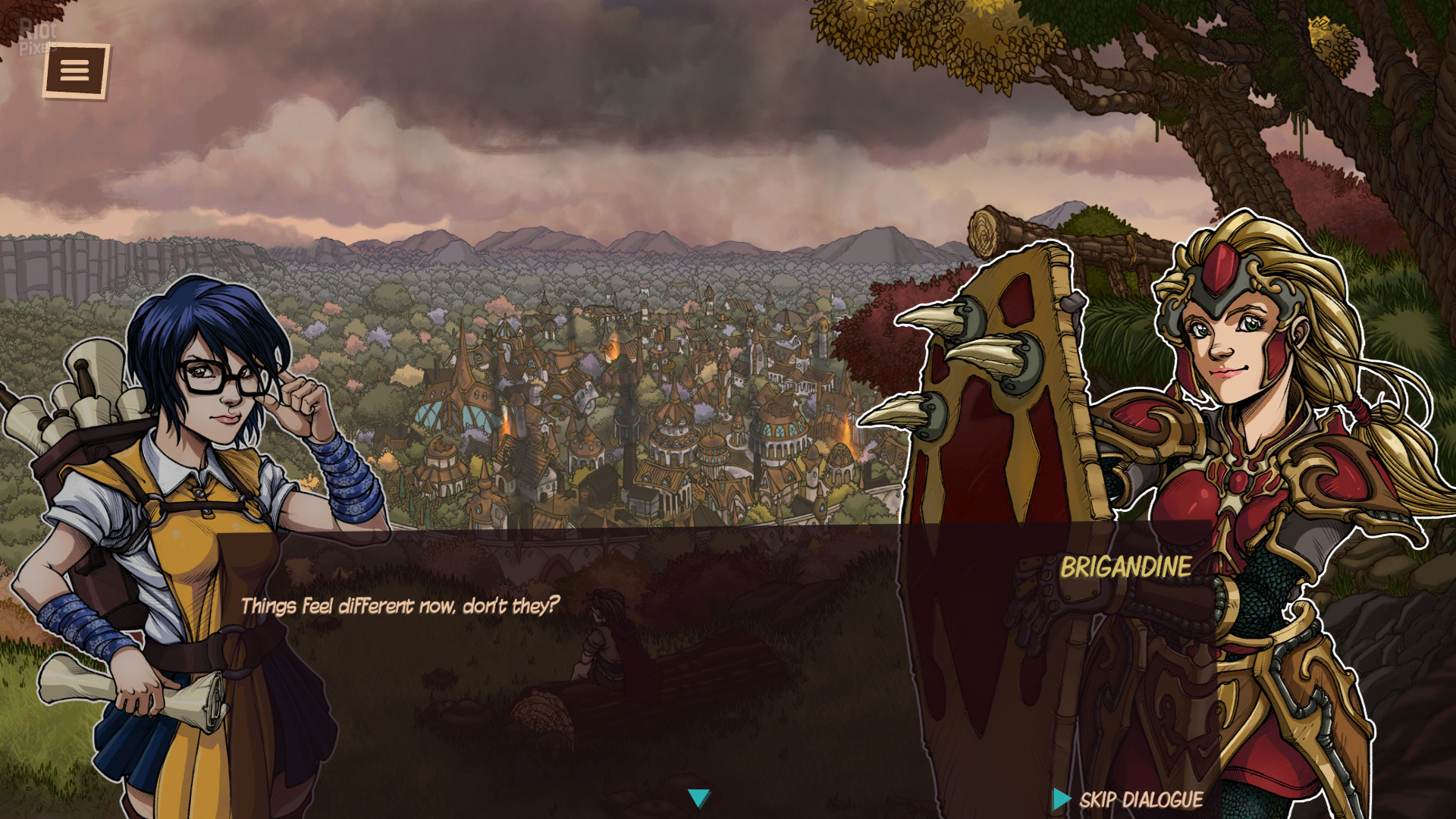This screenshot has height=819, width=1456.
Task: Advance dialogue with the teal down arrow
Action: (x=698, y=798)
